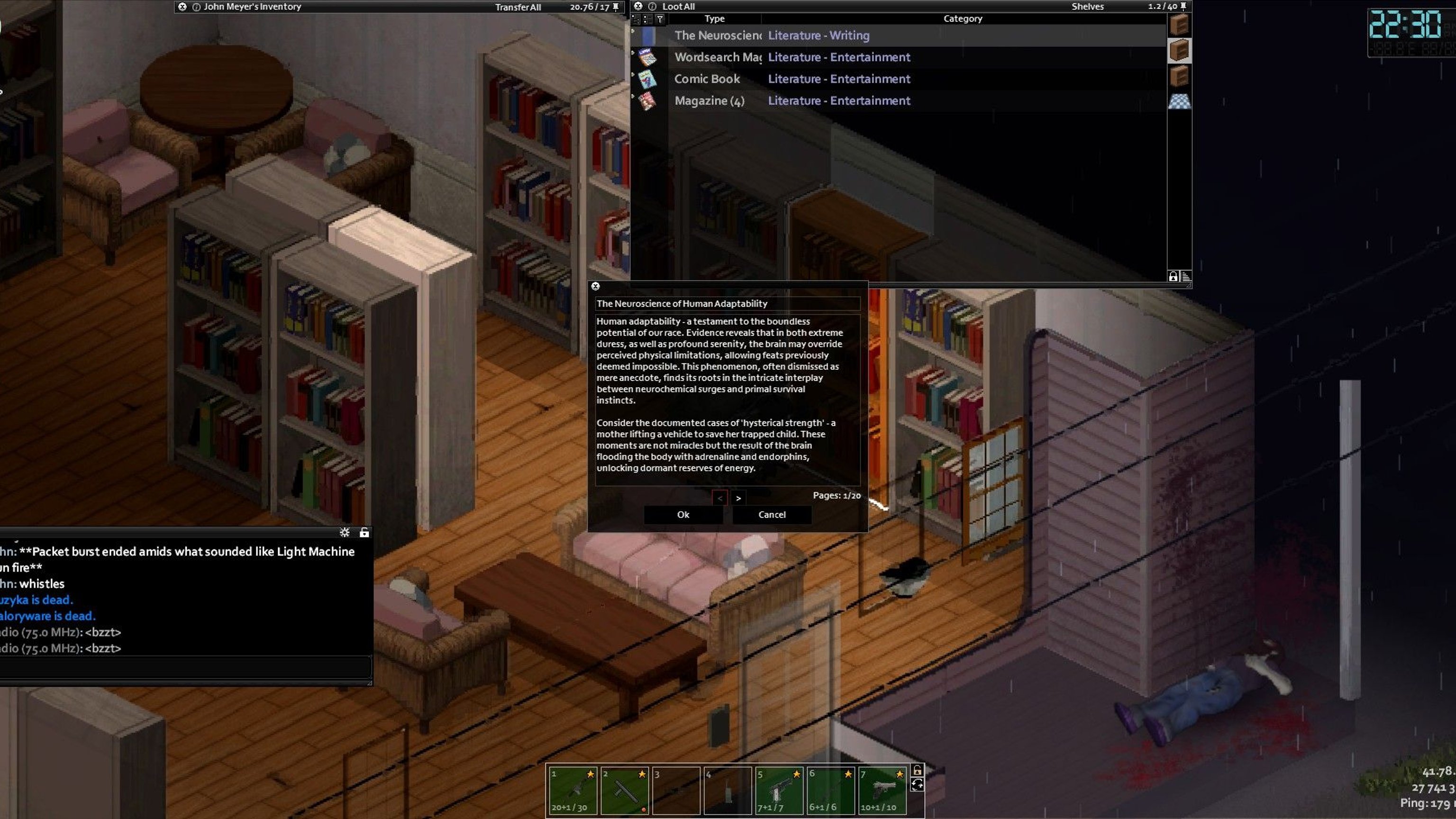Equip the nightstick in slot 2
This screenshot has width=1456, height=819.
pos(625,790)
